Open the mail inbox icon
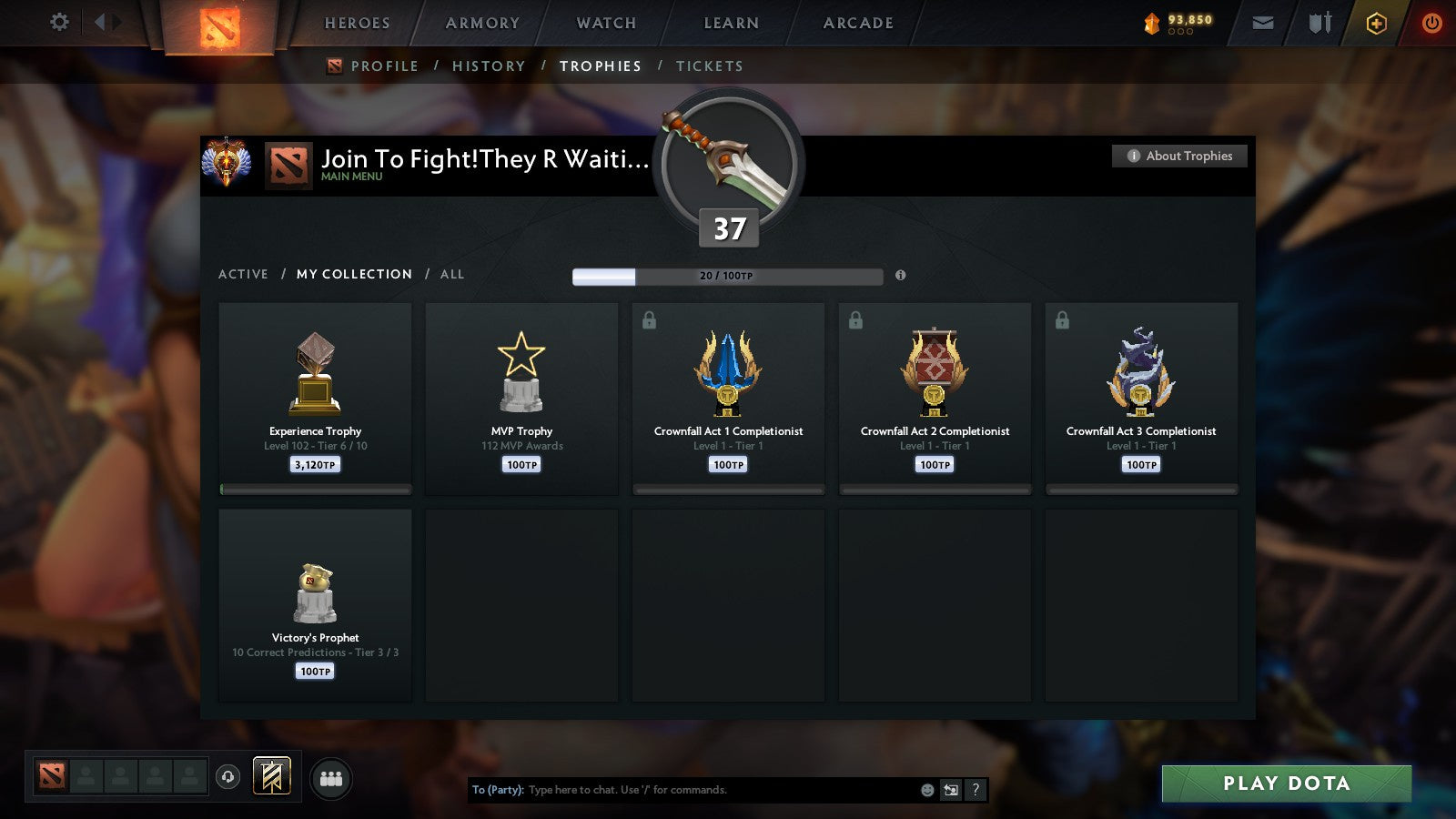The height and width of the screenshot is (819, 1456). tap(1264, 23)
